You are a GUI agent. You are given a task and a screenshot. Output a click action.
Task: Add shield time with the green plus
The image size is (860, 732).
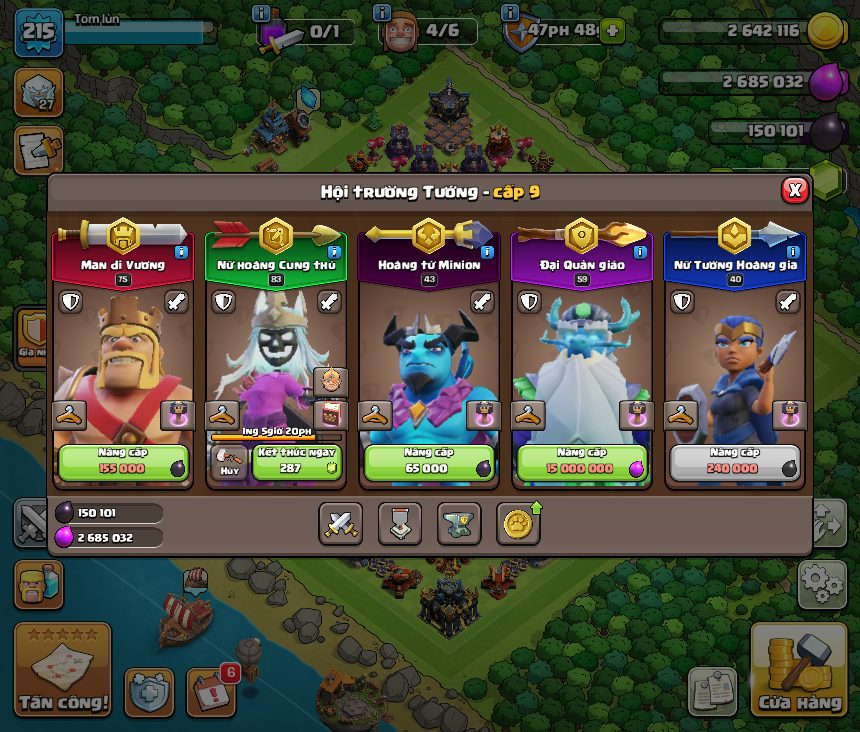612,30
